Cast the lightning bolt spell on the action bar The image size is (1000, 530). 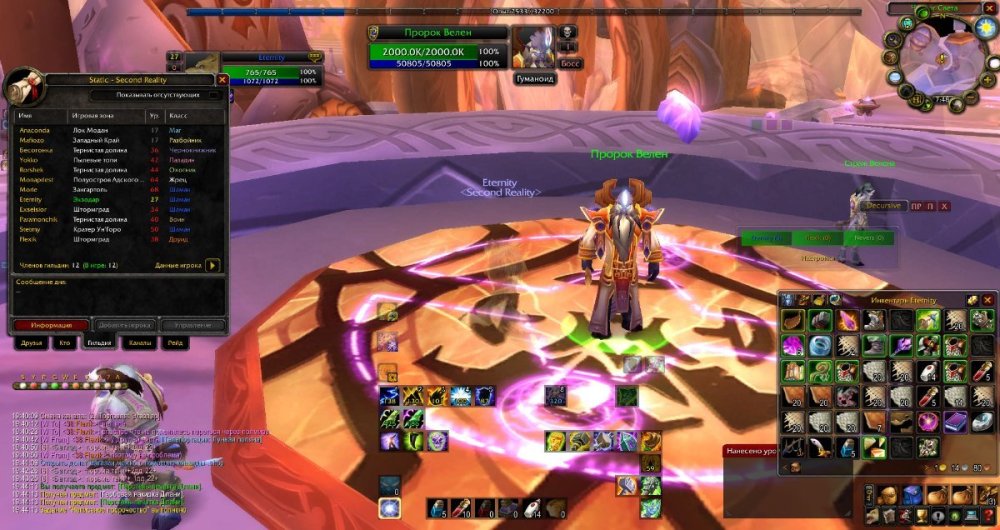click(389, 396)
